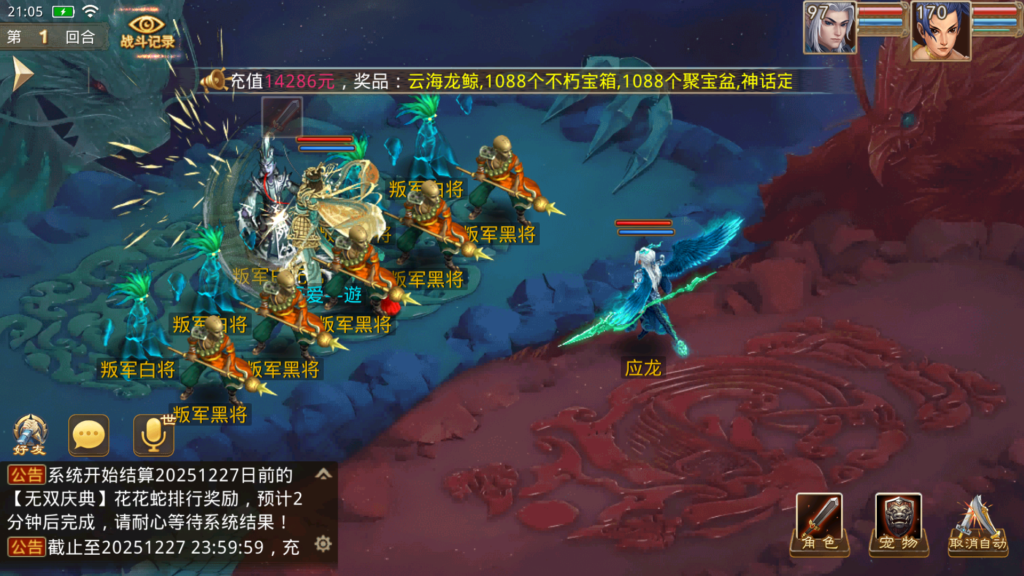Tap 取消自动 to cancel auto battle

(979, 524)
